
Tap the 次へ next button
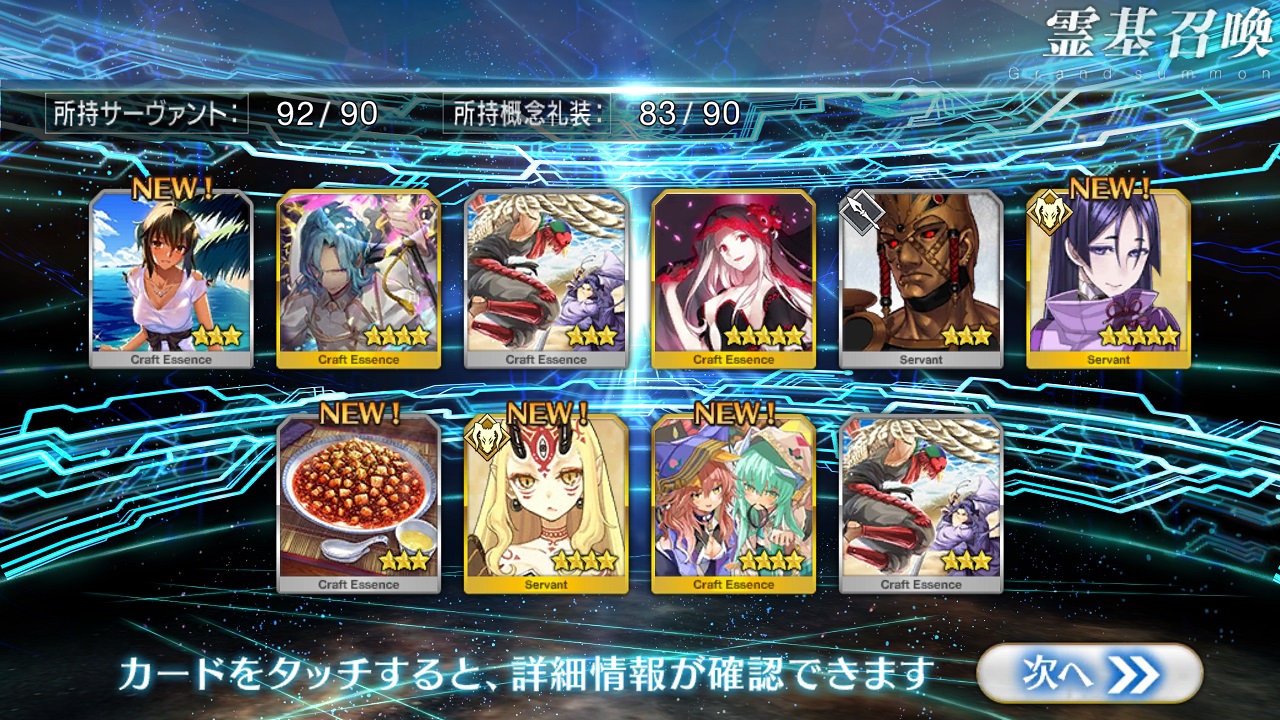coord(1088,673)
